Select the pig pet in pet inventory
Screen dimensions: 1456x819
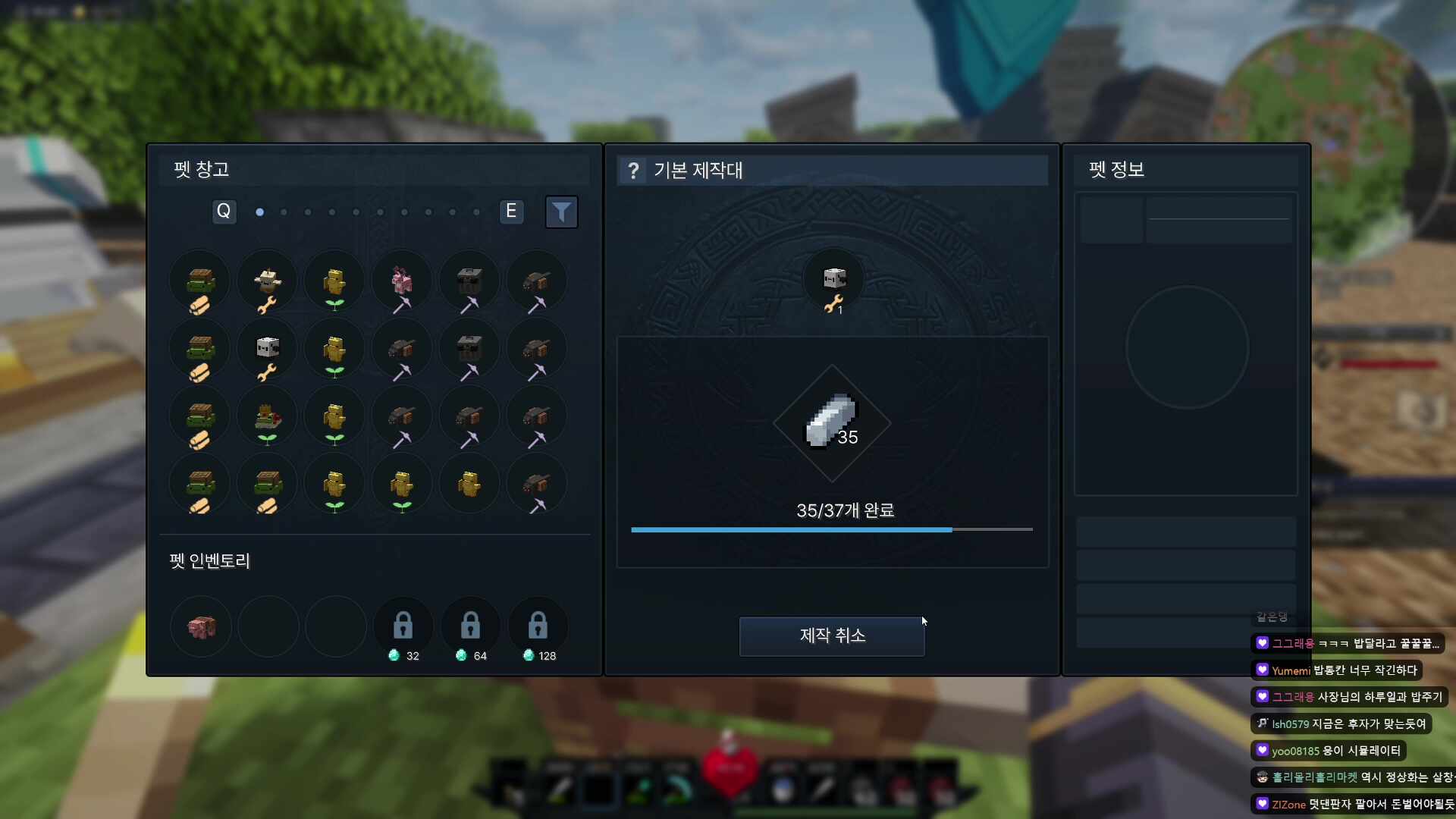(x=200, y=626)
